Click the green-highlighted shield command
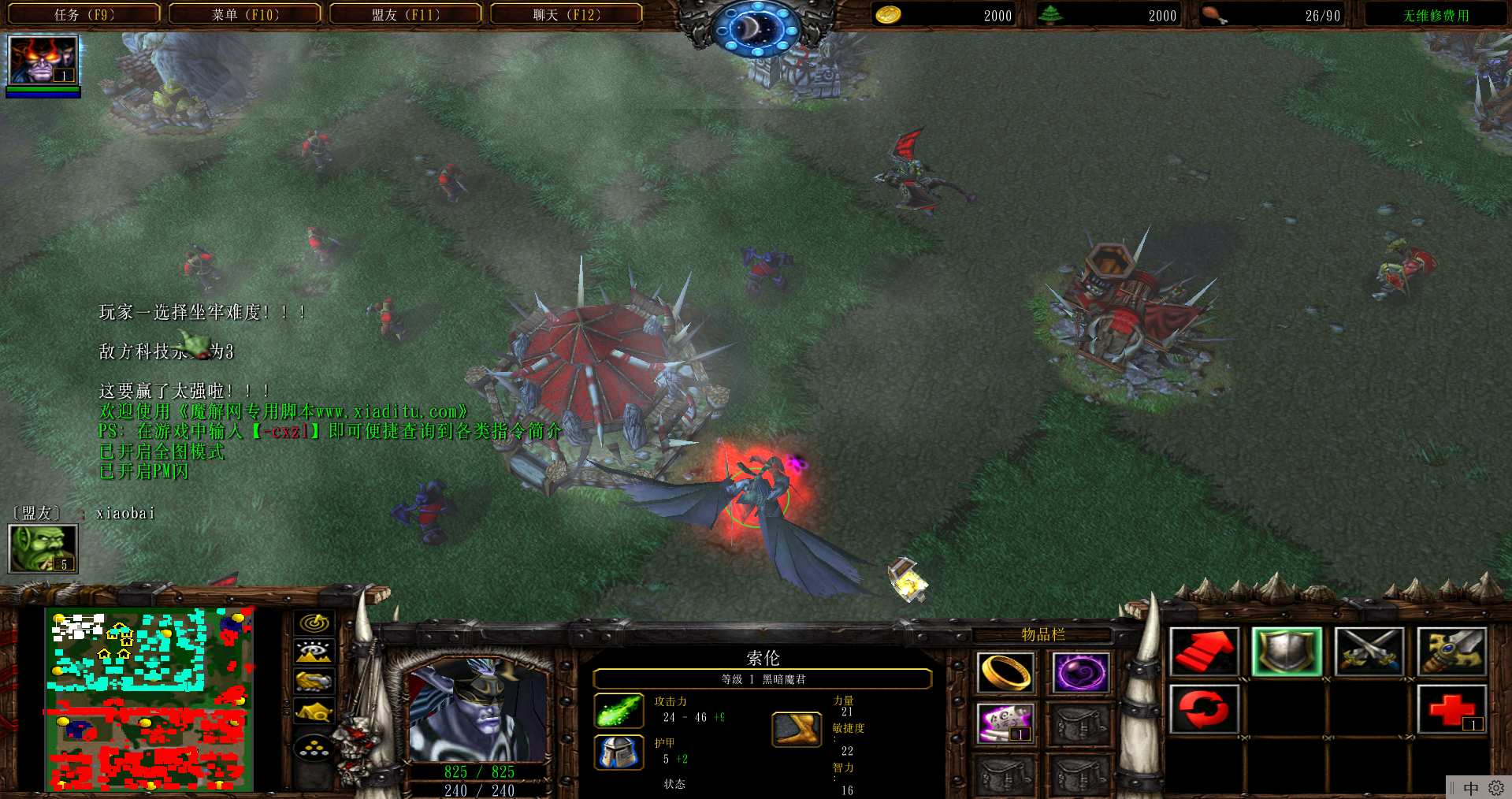Image resolution: width=1512 pixels, height=799 pixels. (x=1287, y=652)
